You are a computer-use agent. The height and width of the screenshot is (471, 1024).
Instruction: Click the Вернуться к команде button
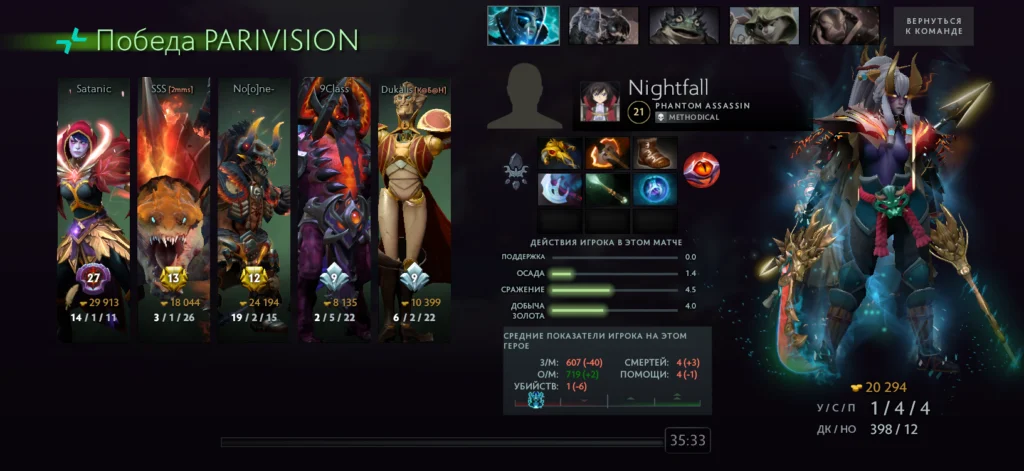click(x=933, y=26)
